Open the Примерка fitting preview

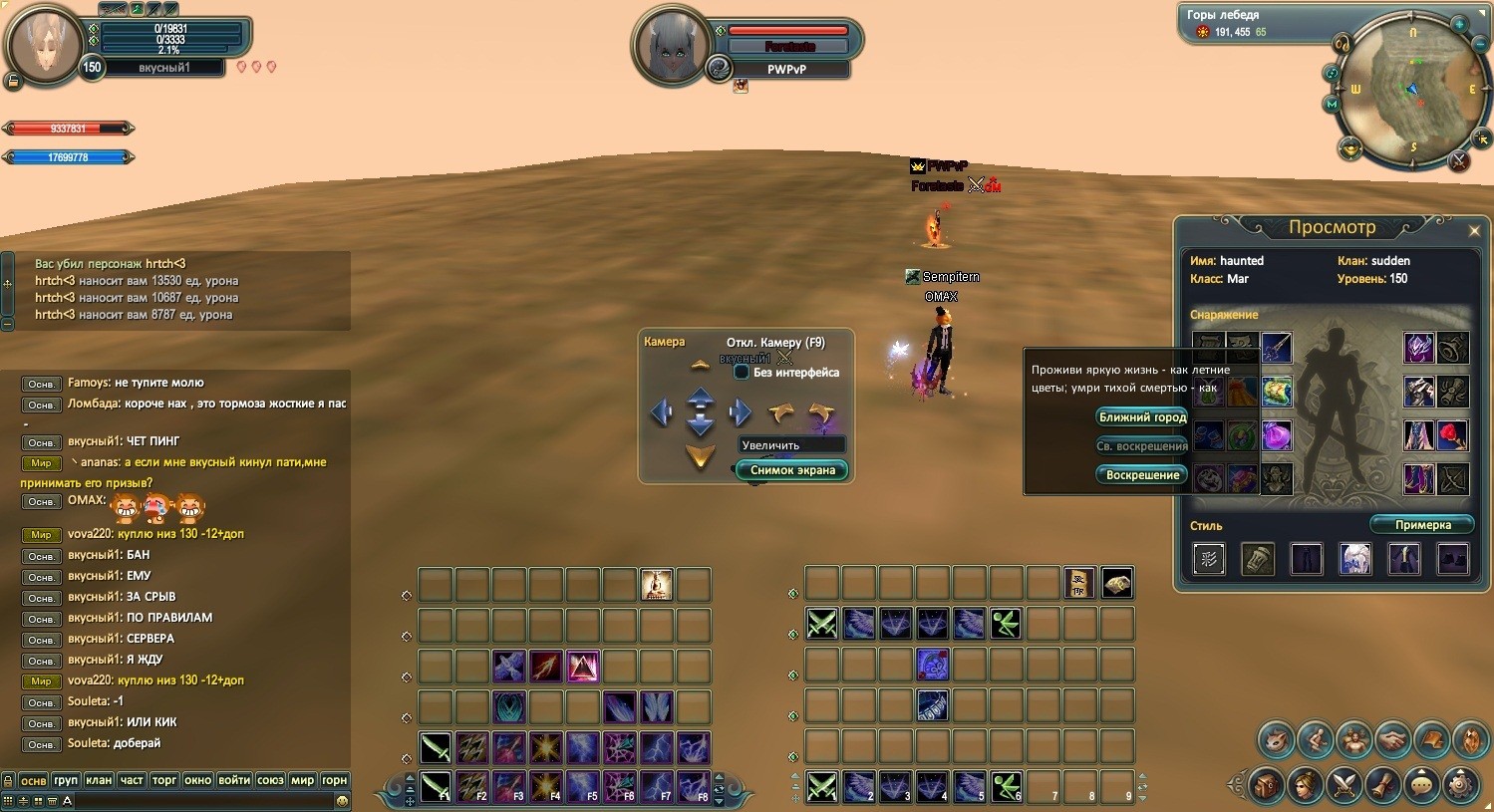point(1422,525)
